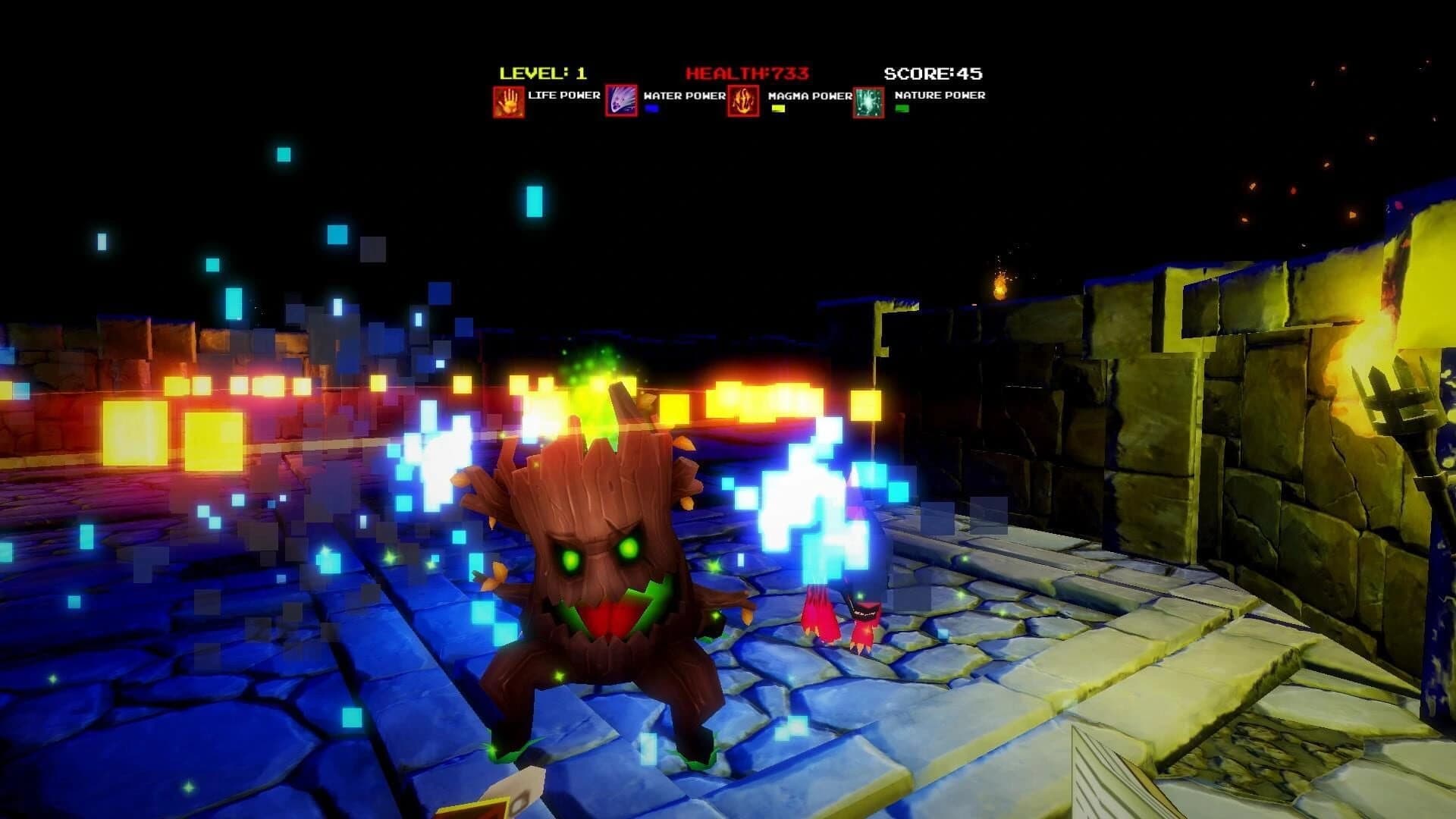Select the Life Power hand icon

[x=508, y=101]
